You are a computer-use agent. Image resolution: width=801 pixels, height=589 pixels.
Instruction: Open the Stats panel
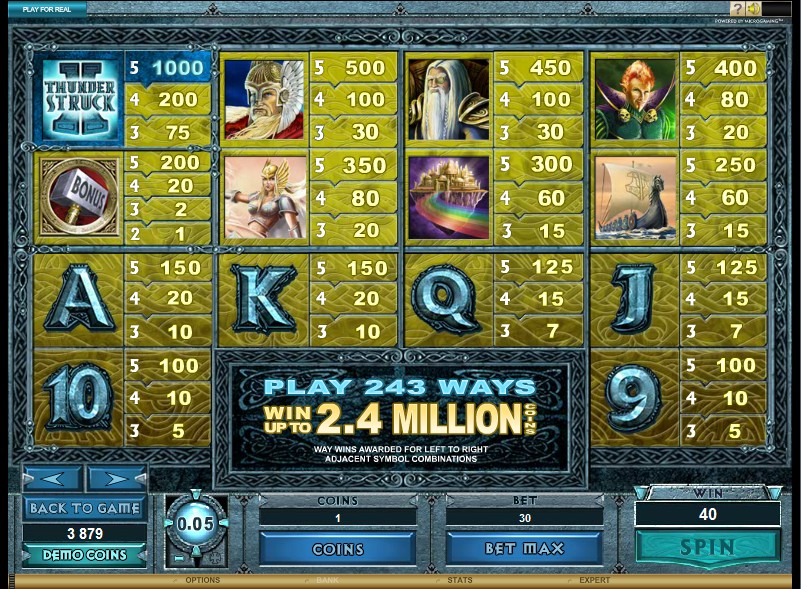tap(460, 580)
